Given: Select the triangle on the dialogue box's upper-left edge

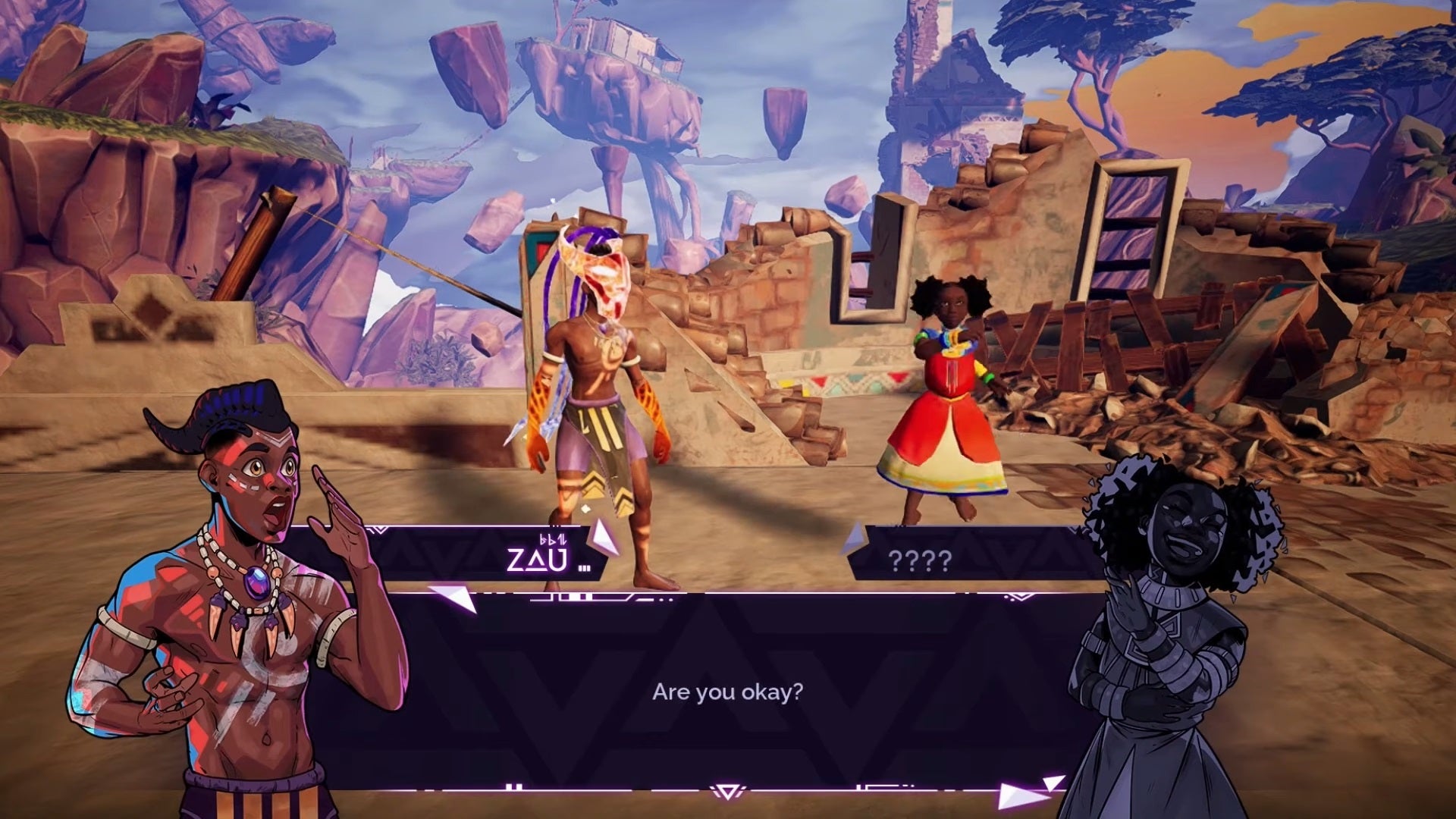Looking at the screenshot, I should click(449, 599).
